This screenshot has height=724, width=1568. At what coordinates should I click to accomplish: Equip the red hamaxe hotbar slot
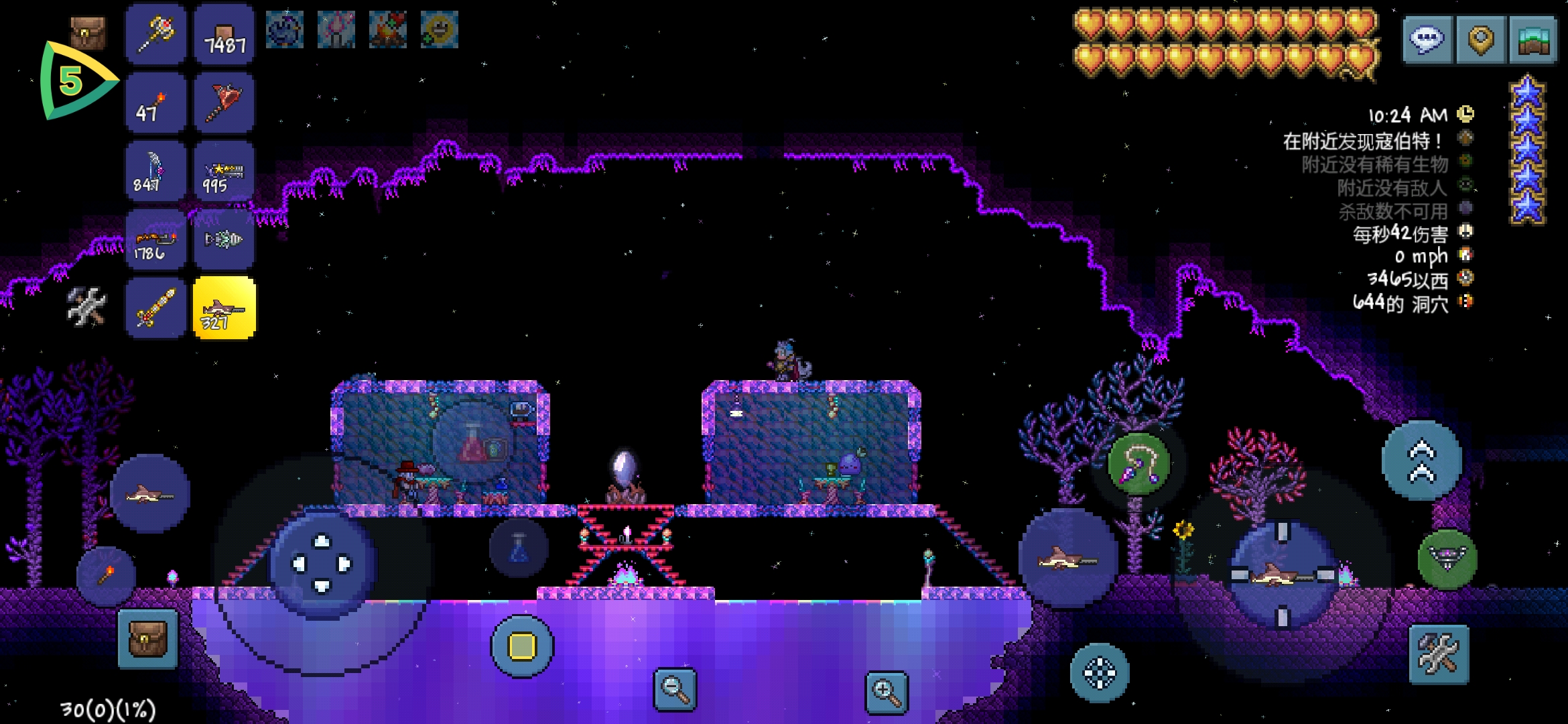tap(224, 103)
